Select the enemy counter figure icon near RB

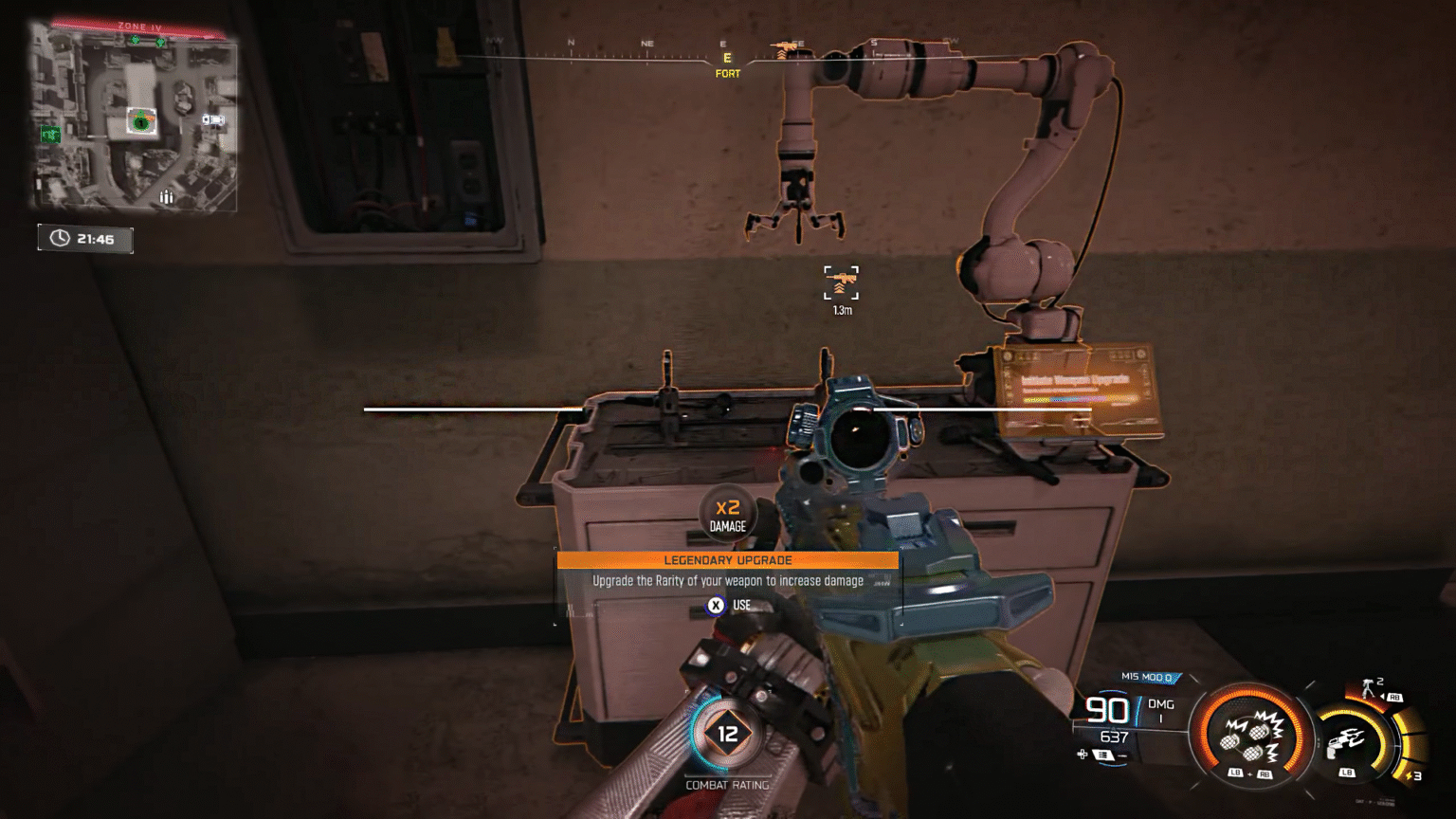click(1369, 687)
